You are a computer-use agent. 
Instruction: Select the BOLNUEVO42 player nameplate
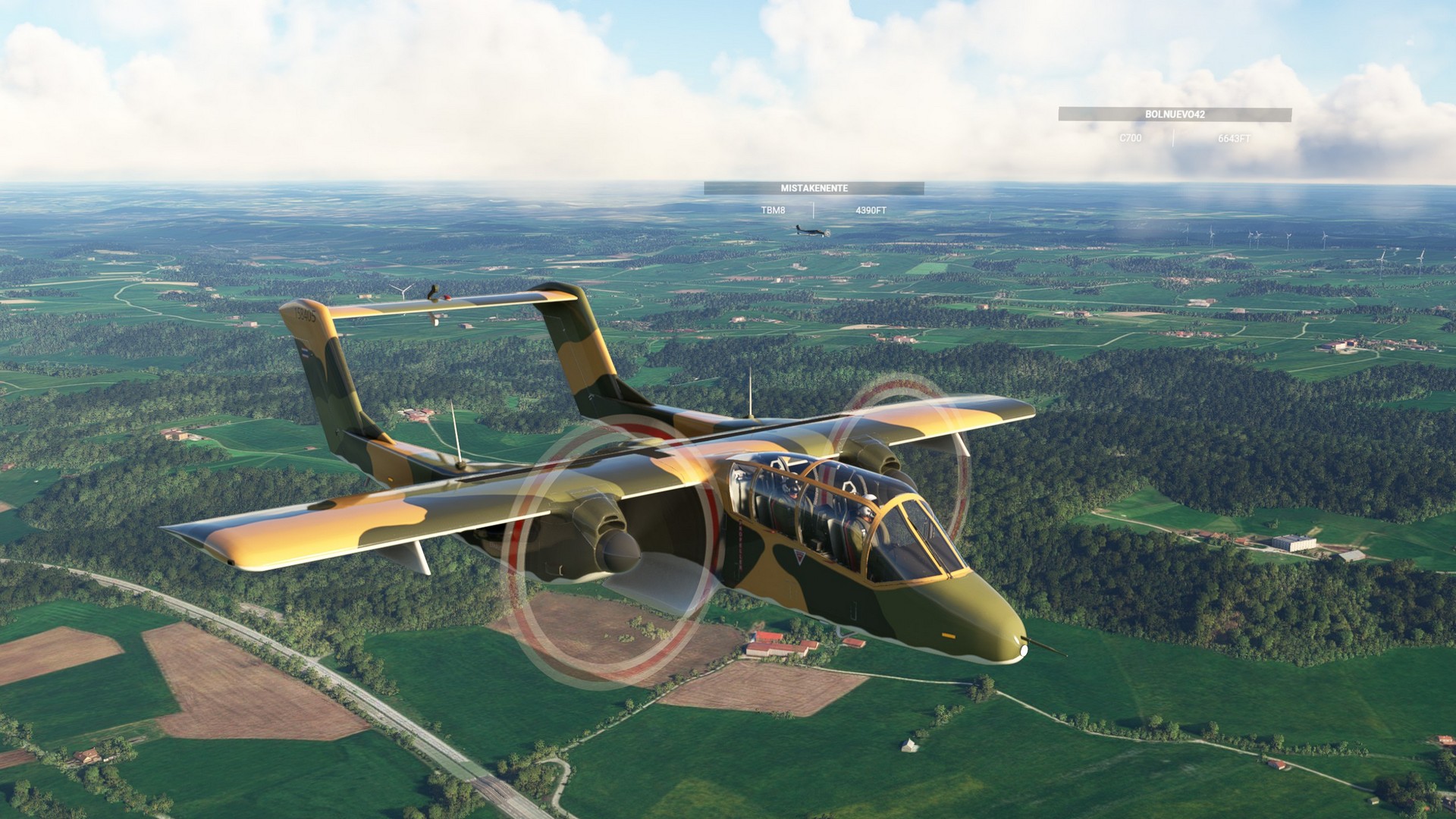coord(1175,115)
